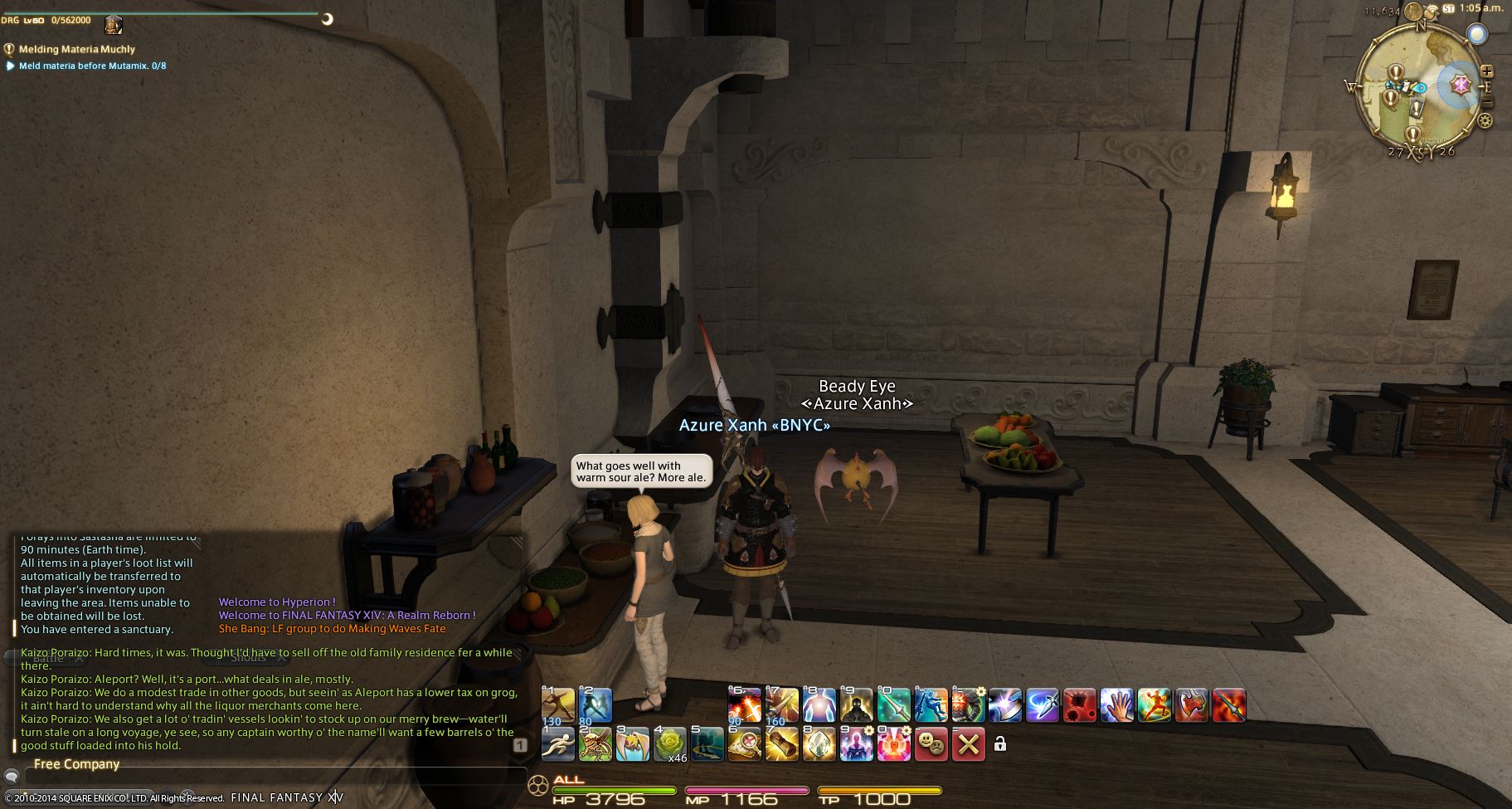Toggle the hotbar padlock icon
The width and height of the screenshot is (1512, 809).
click(1000, 744)
